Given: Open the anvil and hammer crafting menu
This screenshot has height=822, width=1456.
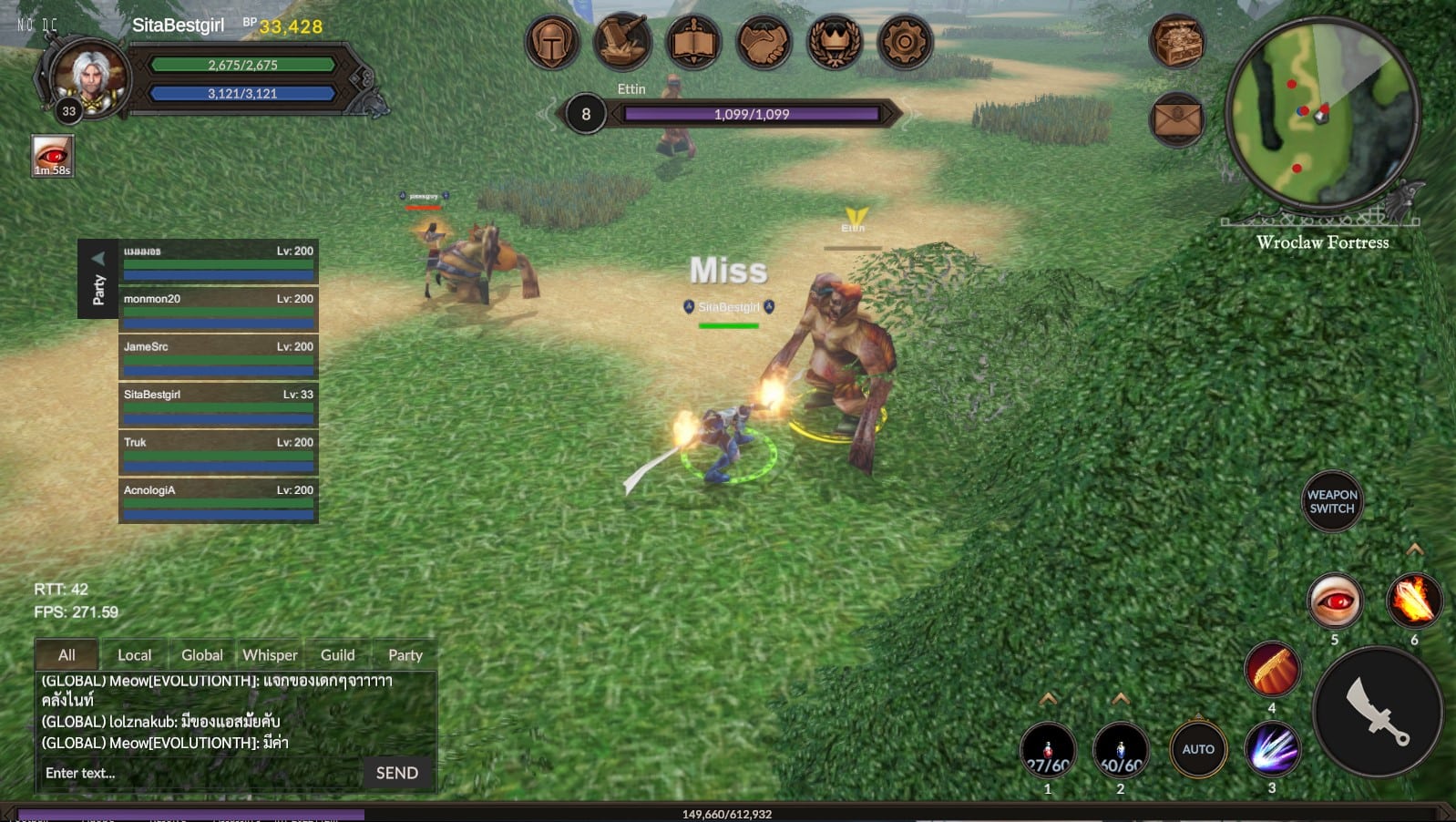Looking at the screenshot, I should (623, 42).
